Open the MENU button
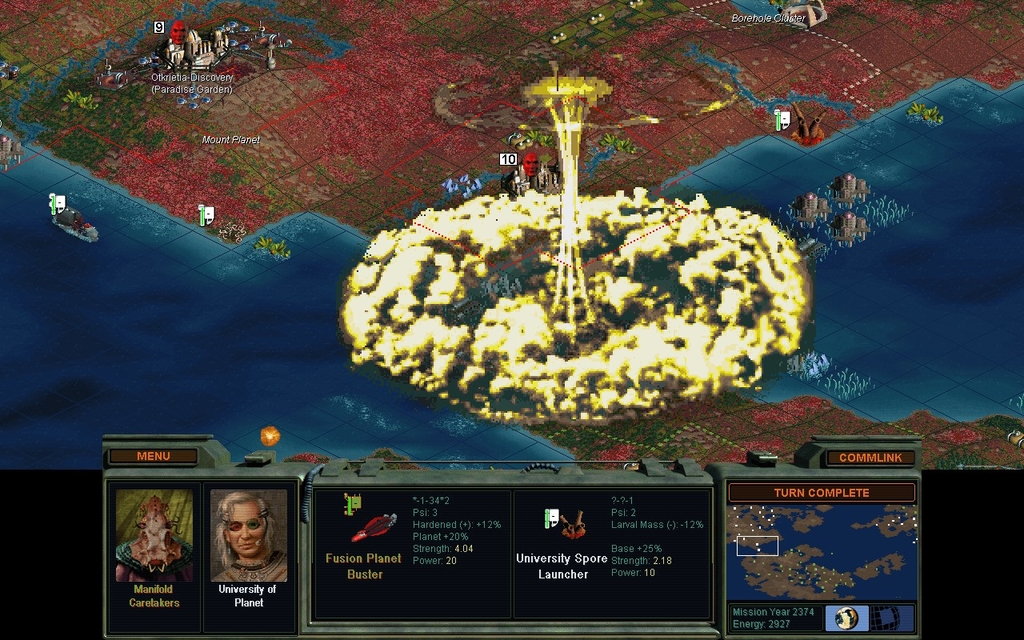 click(x=153, y=456)
